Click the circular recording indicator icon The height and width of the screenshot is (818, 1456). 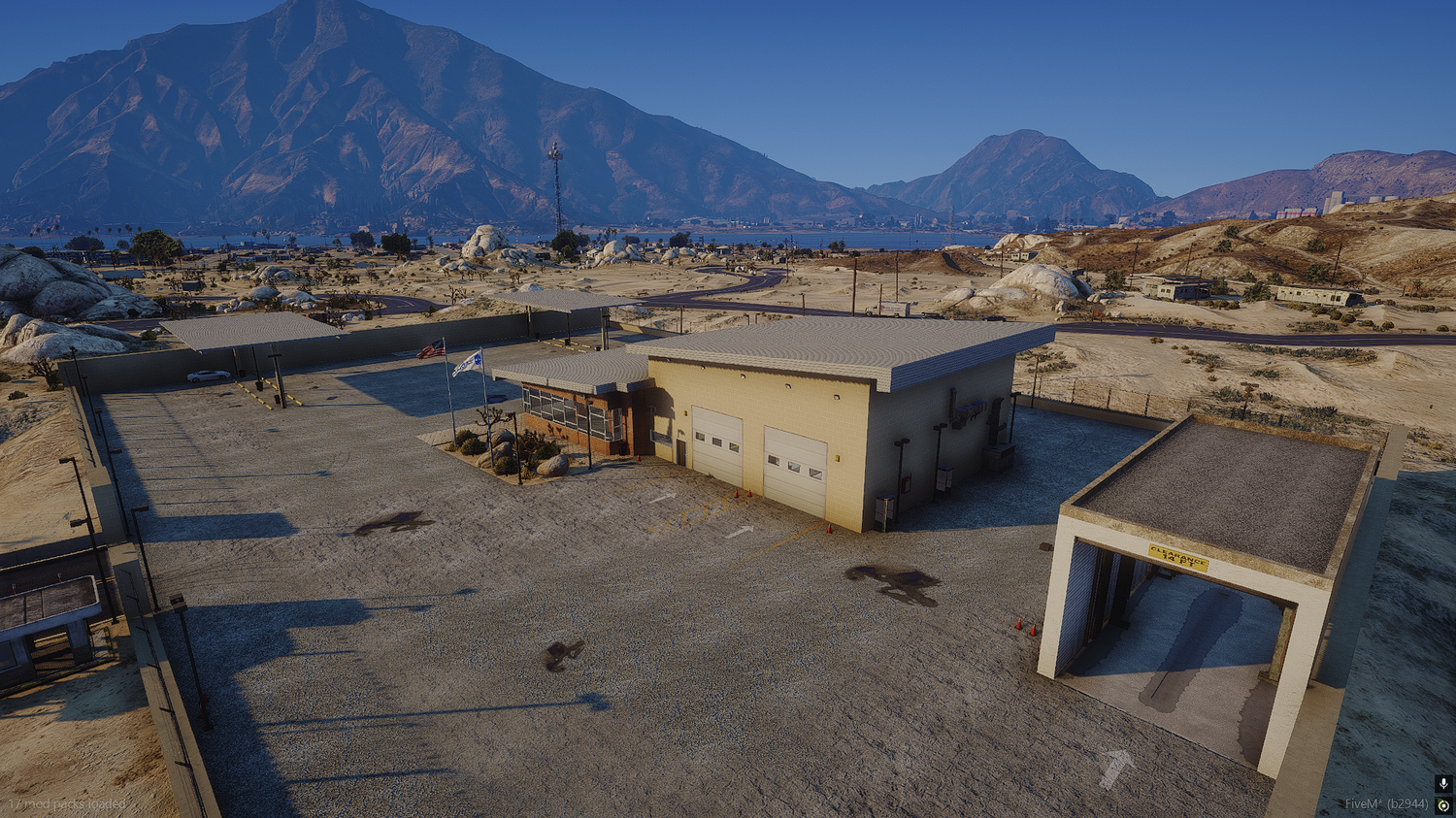(1443, 805)
